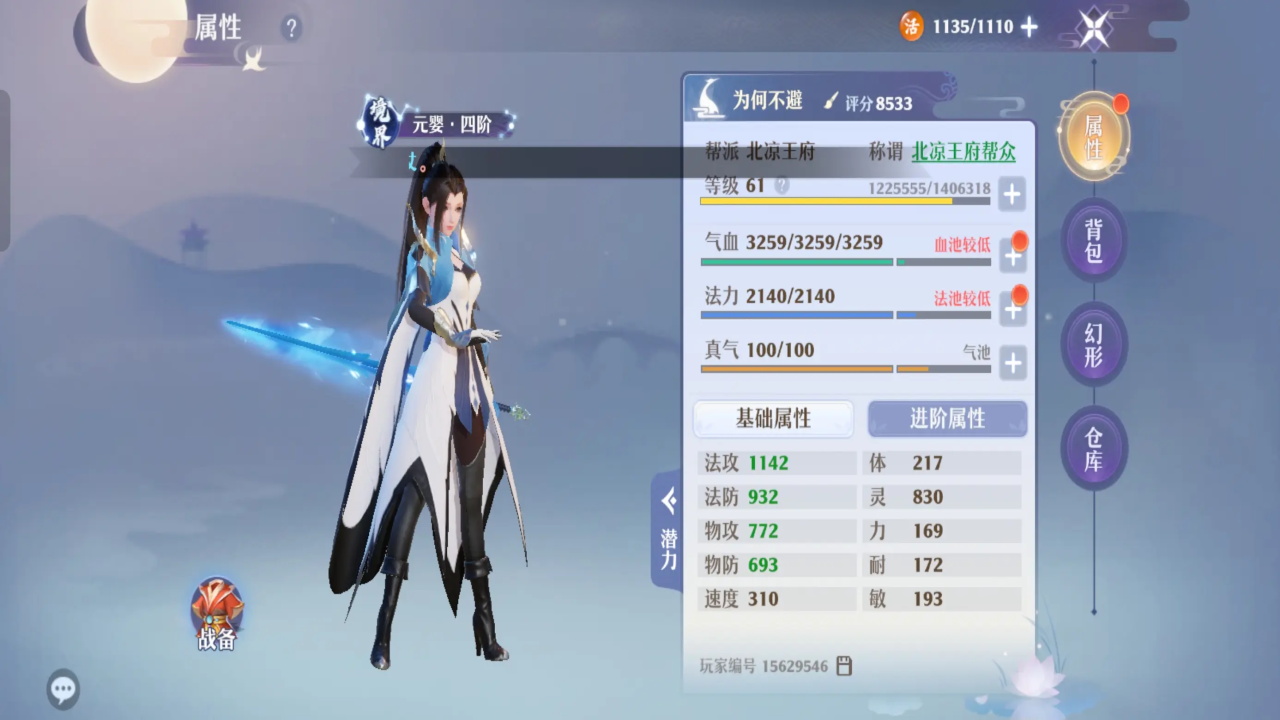
Task: Open the chat bubble icon
Action: 64,688
